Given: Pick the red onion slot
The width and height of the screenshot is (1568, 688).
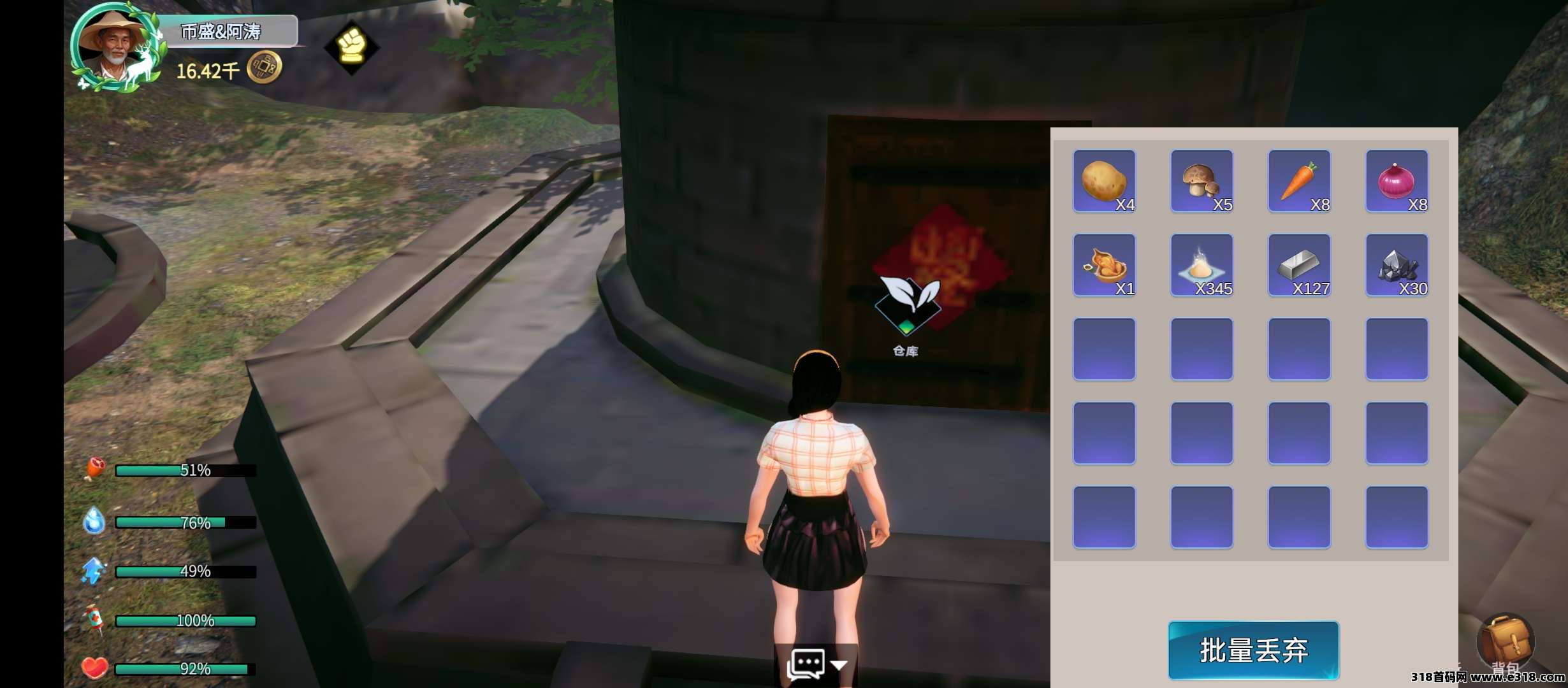Looking at the screenshot, I should tap(1397, 181).
